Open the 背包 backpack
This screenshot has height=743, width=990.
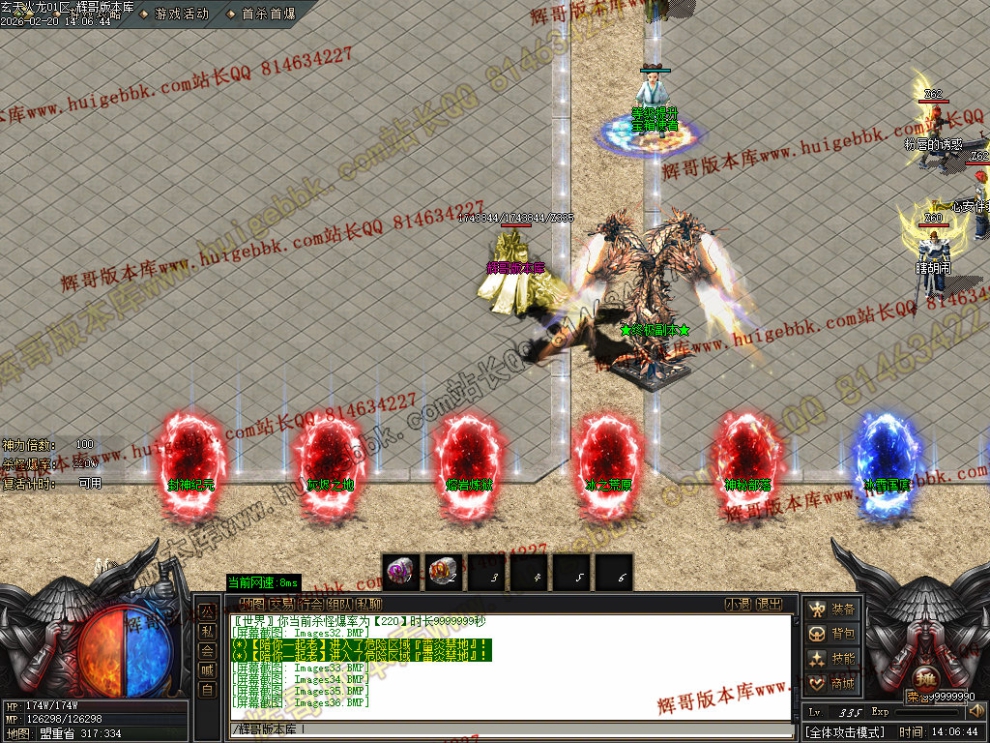tap(832, 634)
